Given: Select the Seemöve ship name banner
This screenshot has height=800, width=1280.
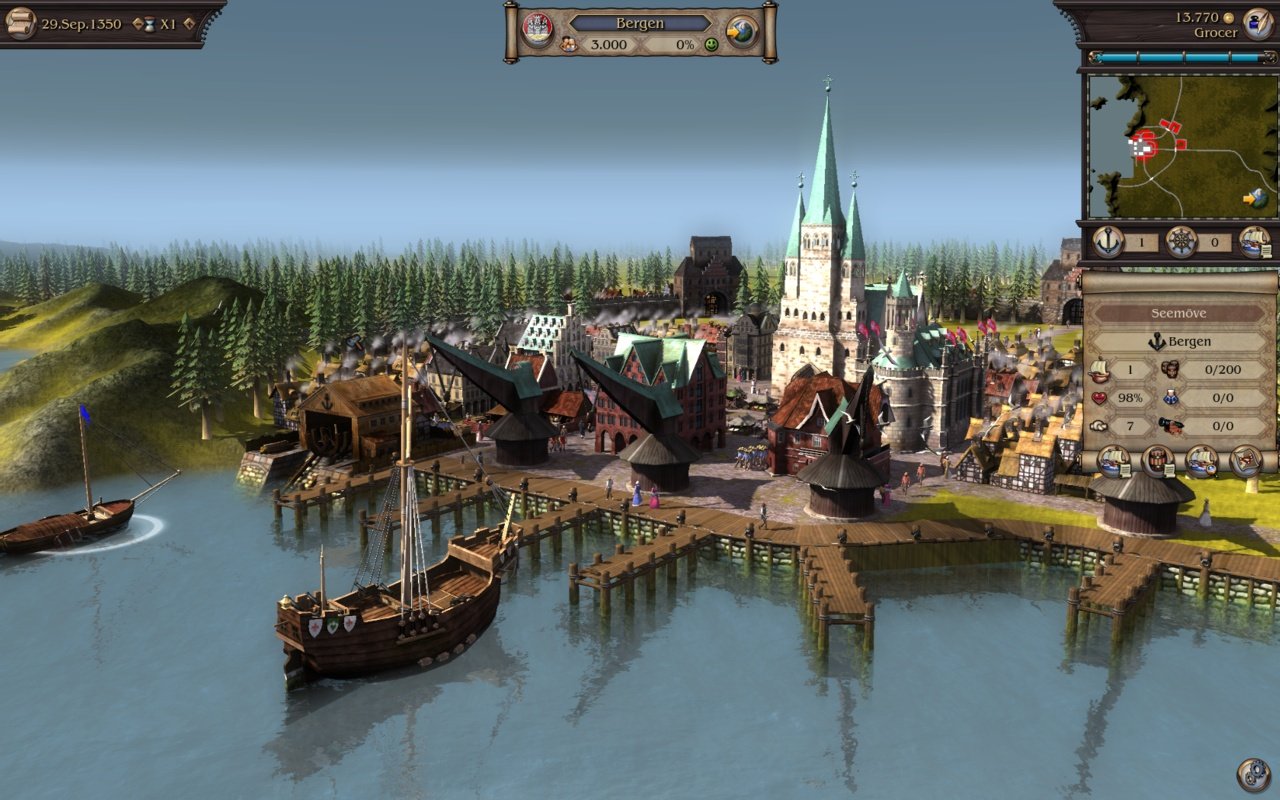Looking at the screenshot, I should [x=1178, y=314].
